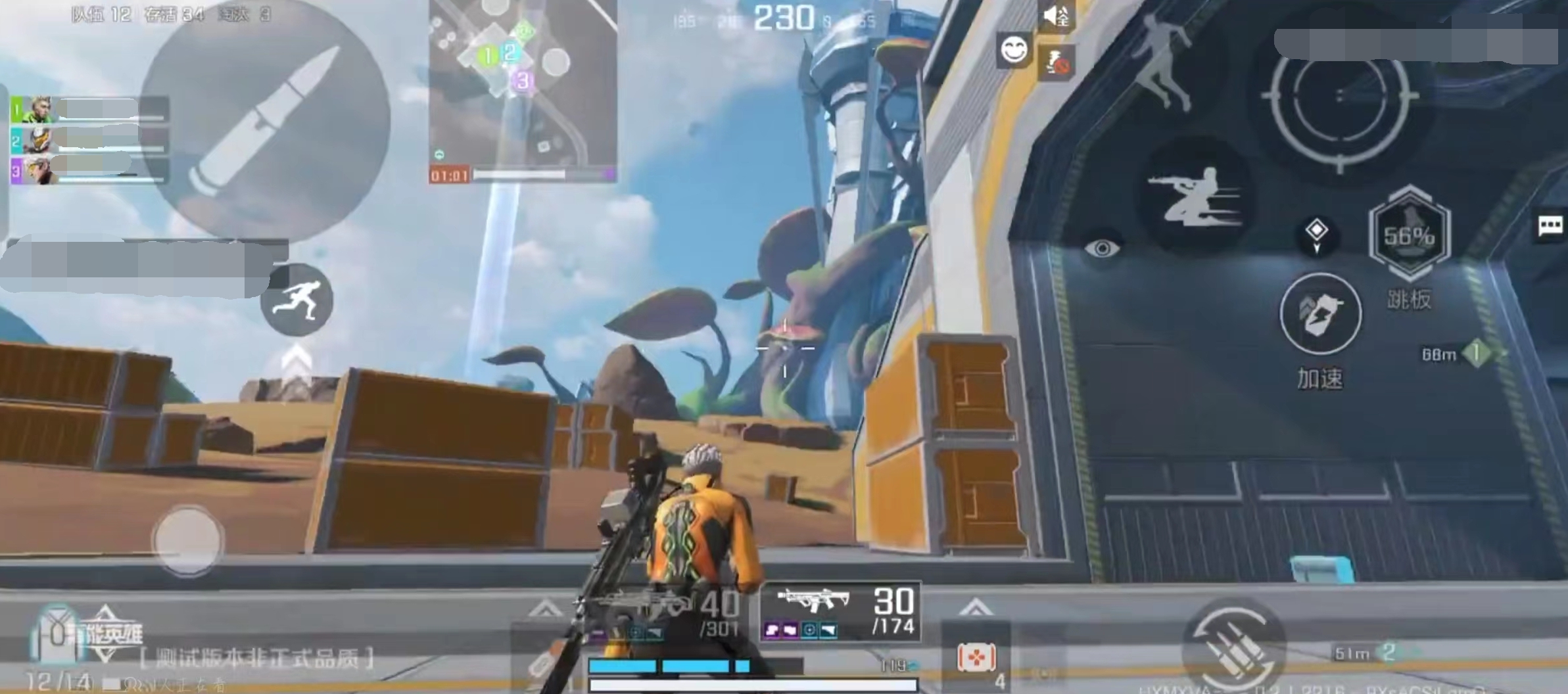Expand the arrow above the medkit slot

point(976,607)
